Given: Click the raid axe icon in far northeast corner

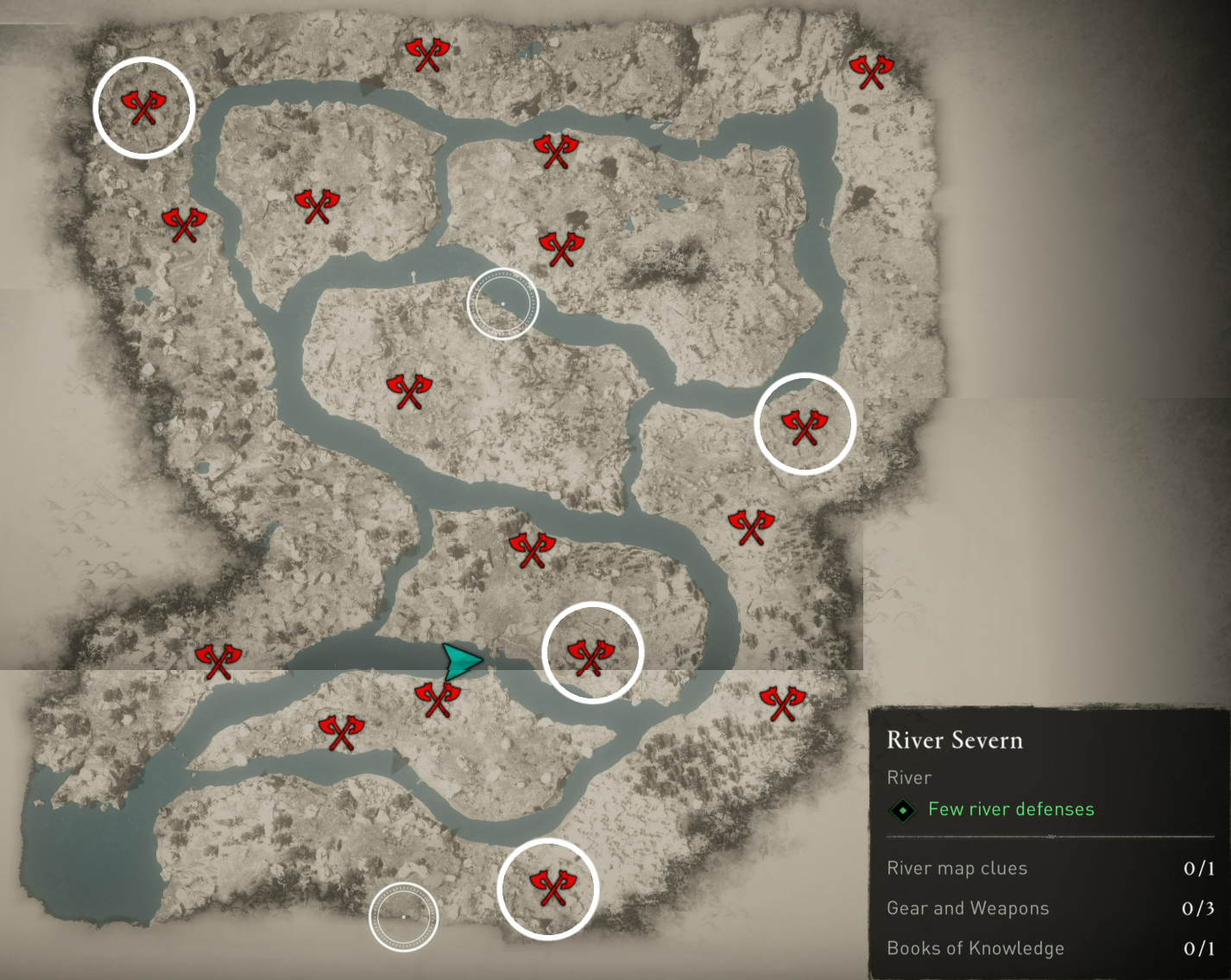Looking at the screenshot, I should point(874,71).
